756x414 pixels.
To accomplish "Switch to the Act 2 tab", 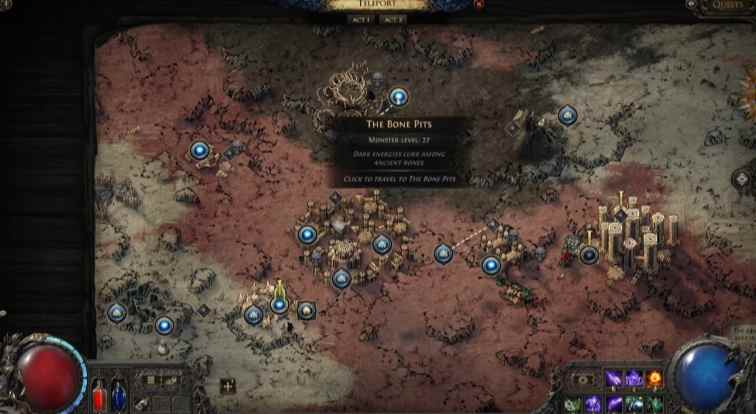I will (393, 19).
